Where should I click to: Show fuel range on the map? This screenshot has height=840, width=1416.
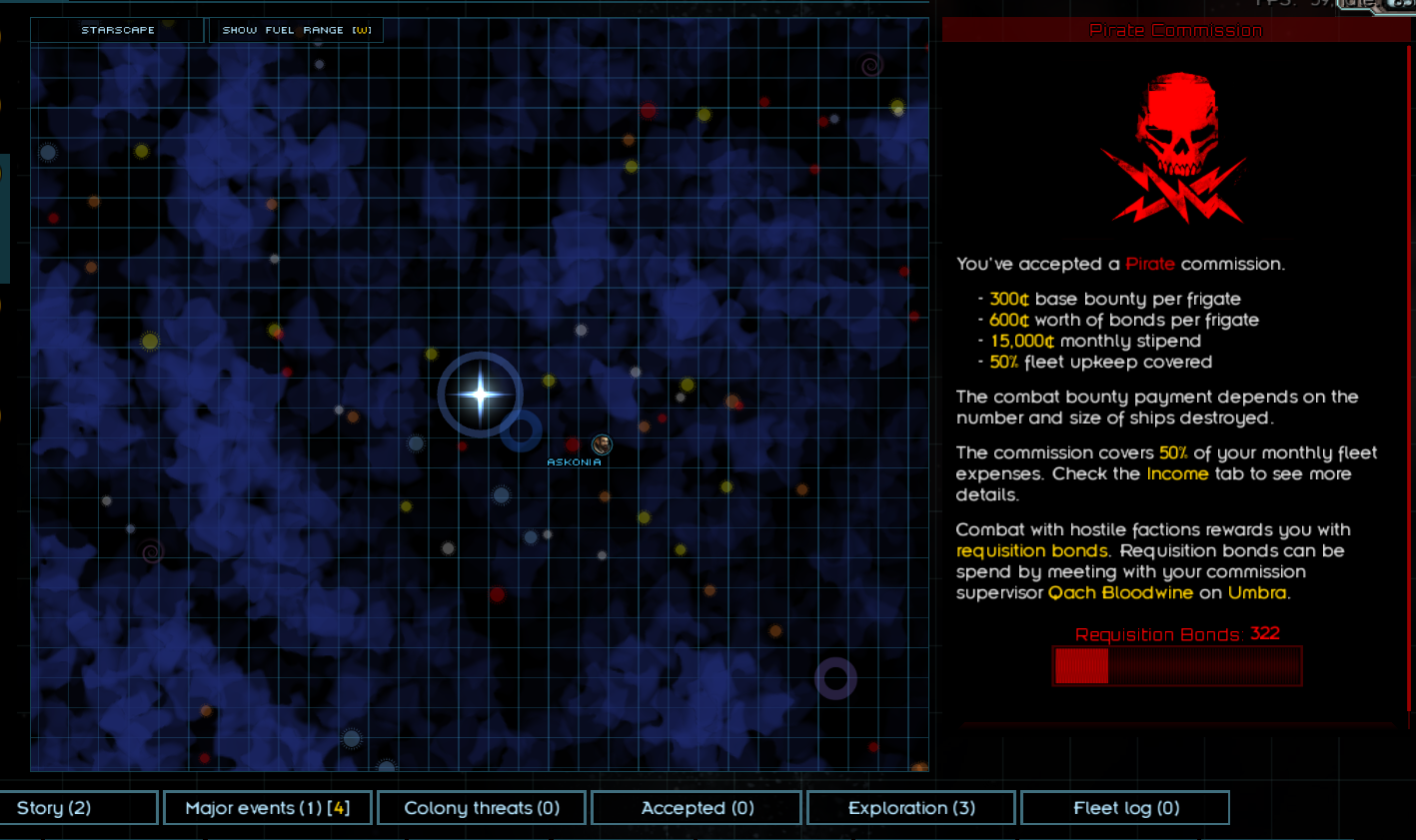coord(296,30)
